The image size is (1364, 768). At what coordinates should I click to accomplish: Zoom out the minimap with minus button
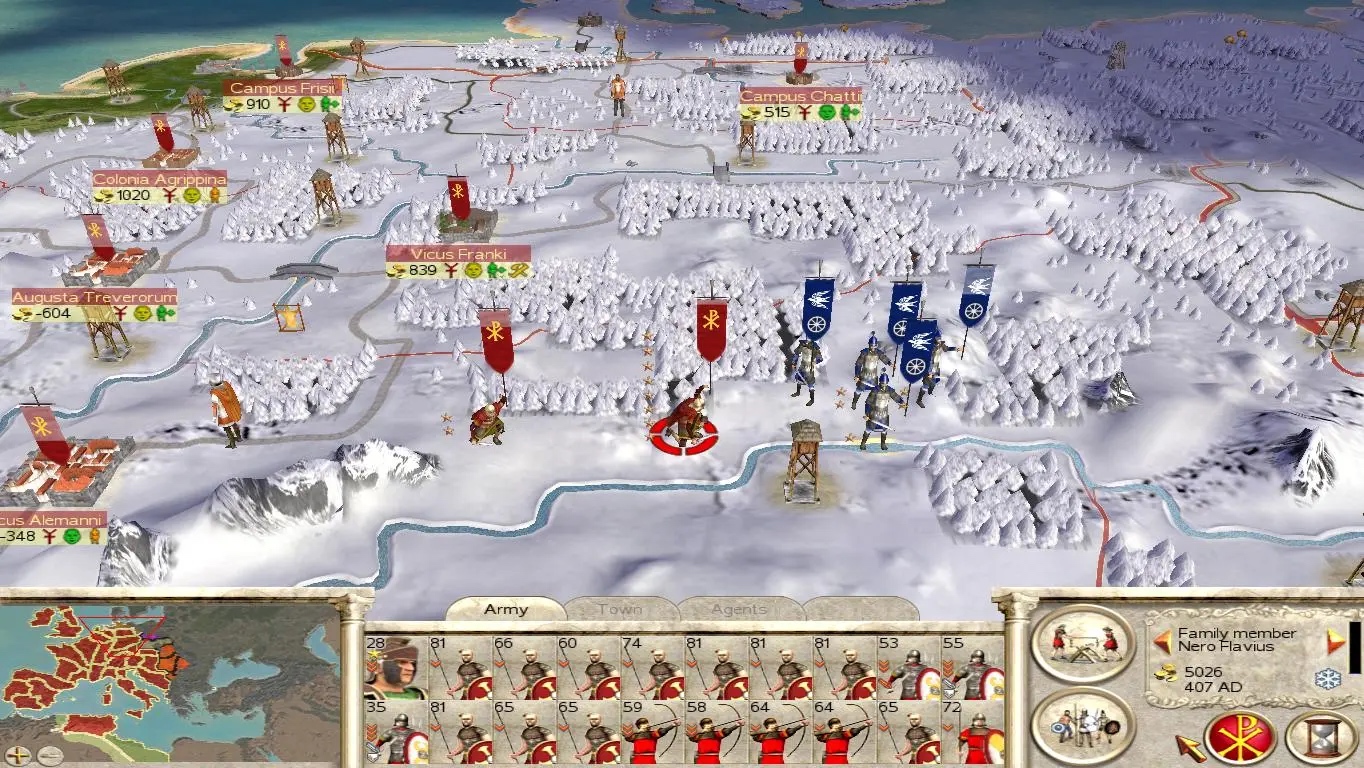tap(49, 755)
